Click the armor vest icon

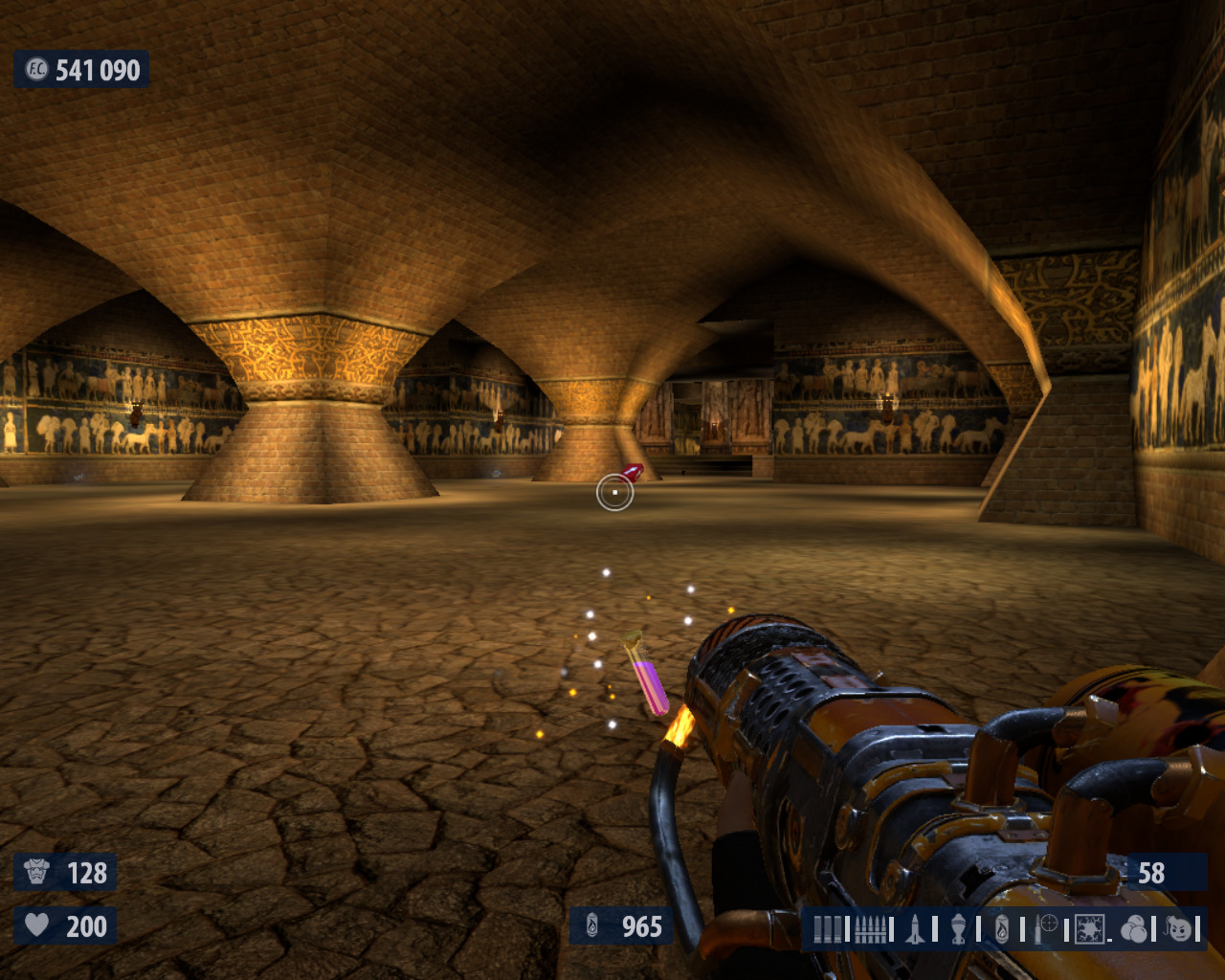pos(37,872)
